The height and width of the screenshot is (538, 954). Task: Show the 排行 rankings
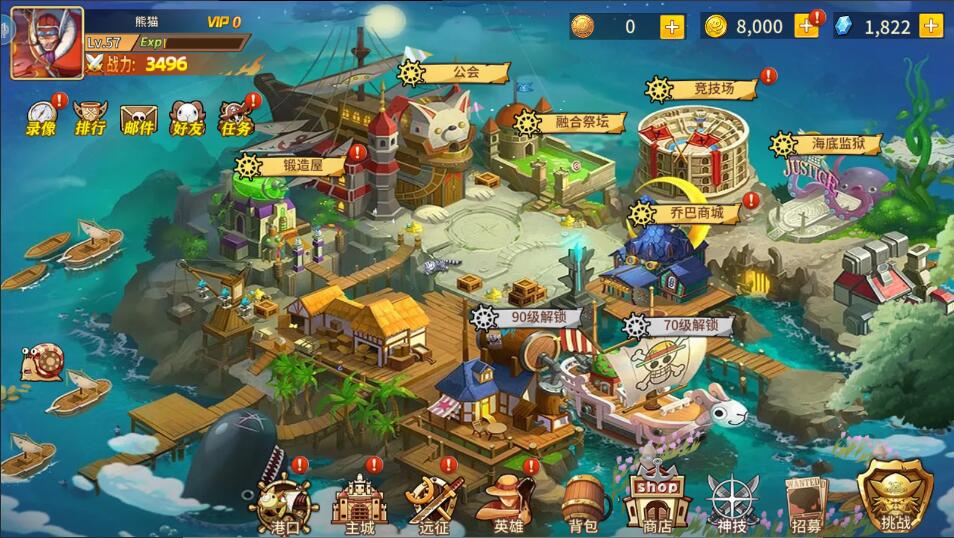(x=90, y=118)
